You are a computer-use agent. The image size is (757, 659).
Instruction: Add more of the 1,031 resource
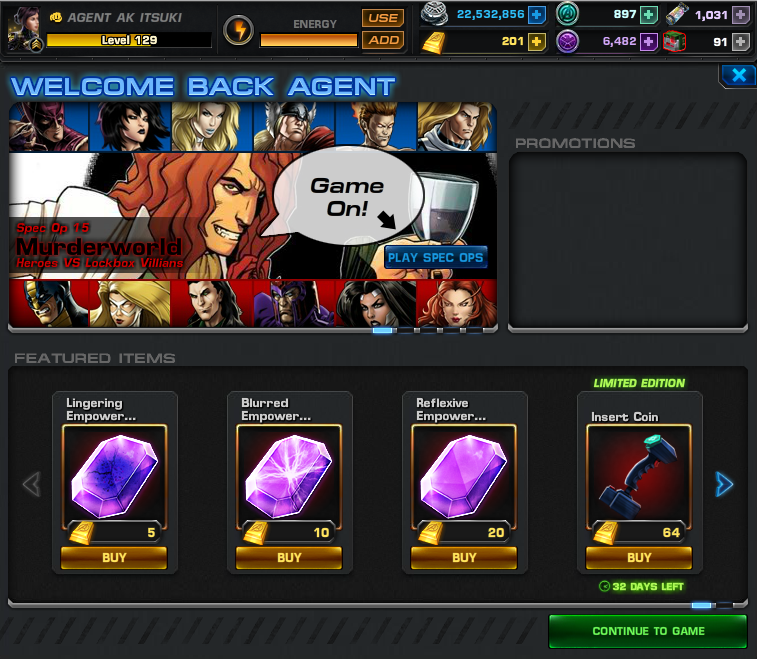click(740, 14)
